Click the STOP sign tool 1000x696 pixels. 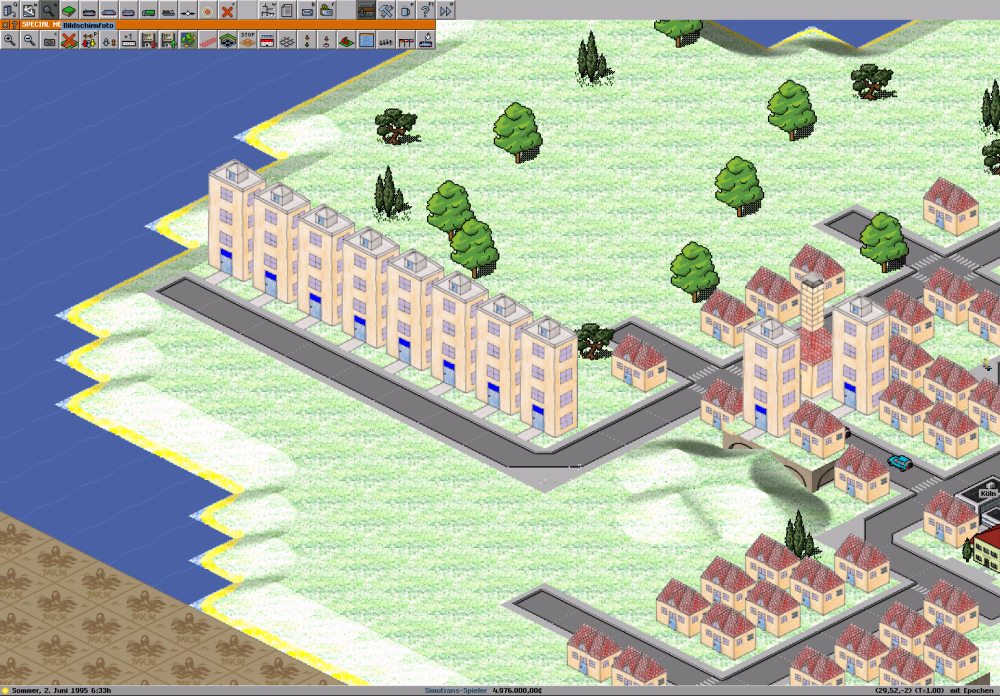coord(248,40)
